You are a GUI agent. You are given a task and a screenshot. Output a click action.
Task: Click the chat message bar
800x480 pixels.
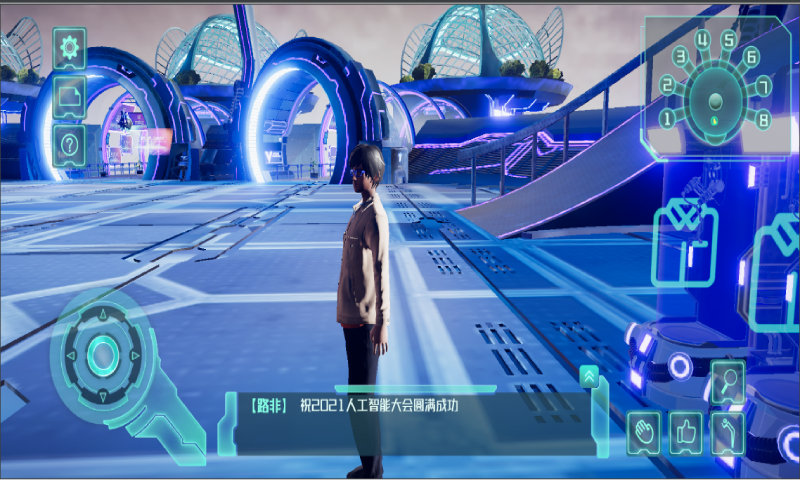(x=410, y=406)
